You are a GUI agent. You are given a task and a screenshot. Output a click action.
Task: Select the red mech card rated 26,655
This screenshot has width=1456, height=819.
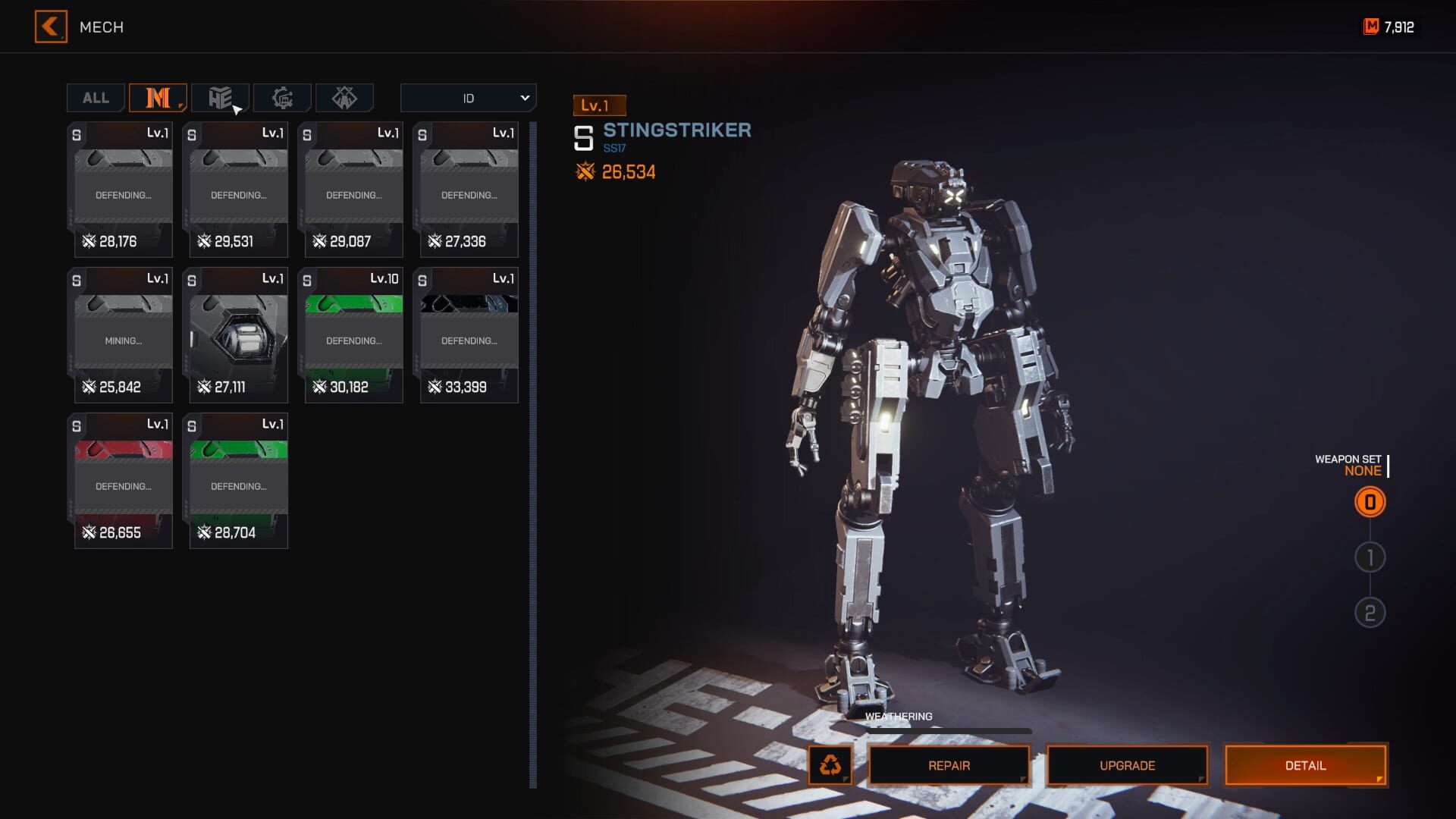(123, 481)
